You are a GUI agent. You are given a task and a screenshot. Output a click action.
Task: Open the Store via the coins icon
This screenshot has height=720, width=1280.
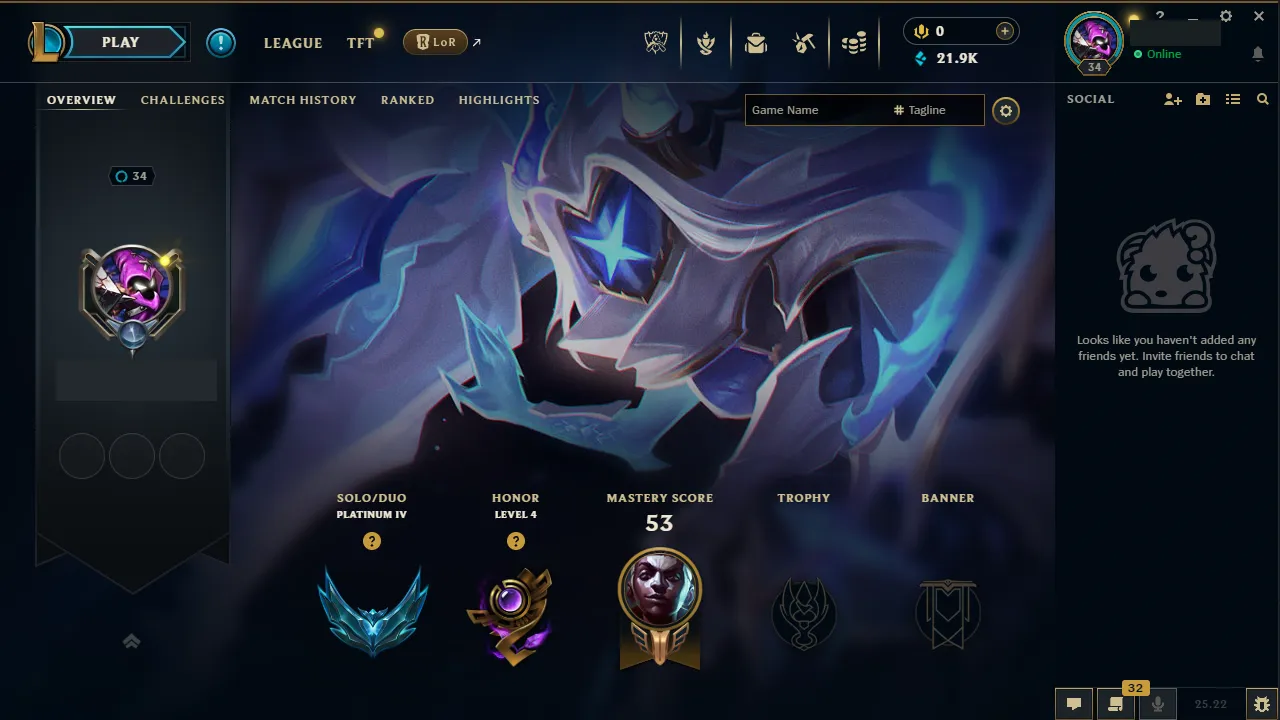[x=854, y=42]
